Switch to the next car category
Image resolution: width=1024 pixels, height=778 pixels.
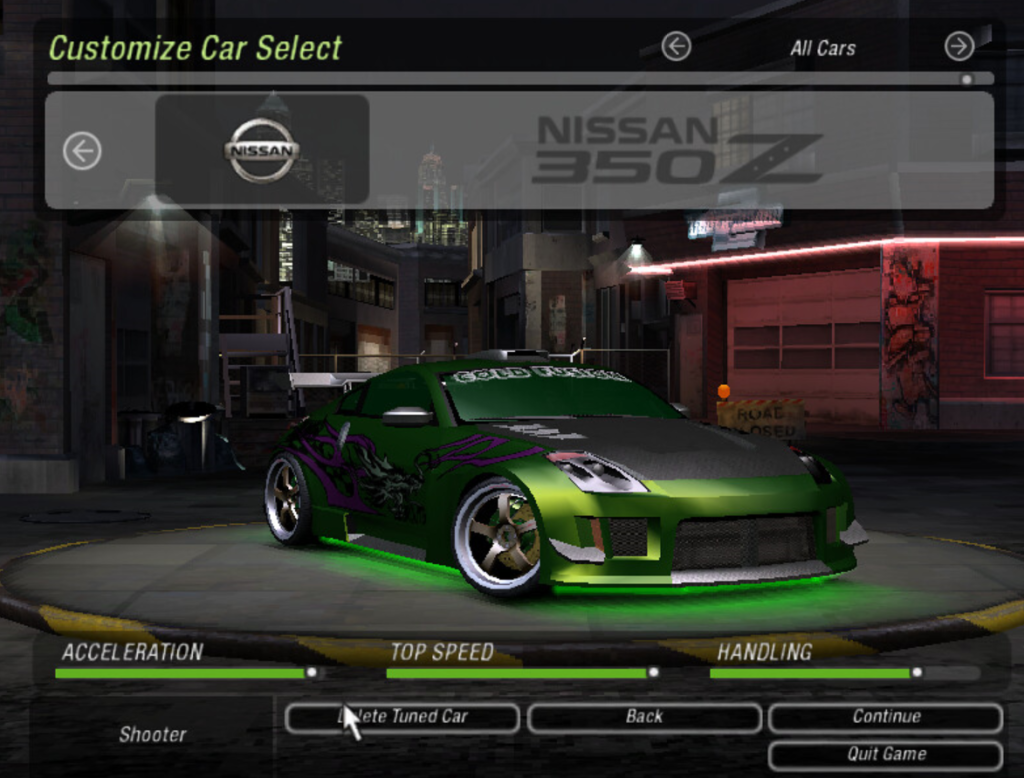click(959, 46)
